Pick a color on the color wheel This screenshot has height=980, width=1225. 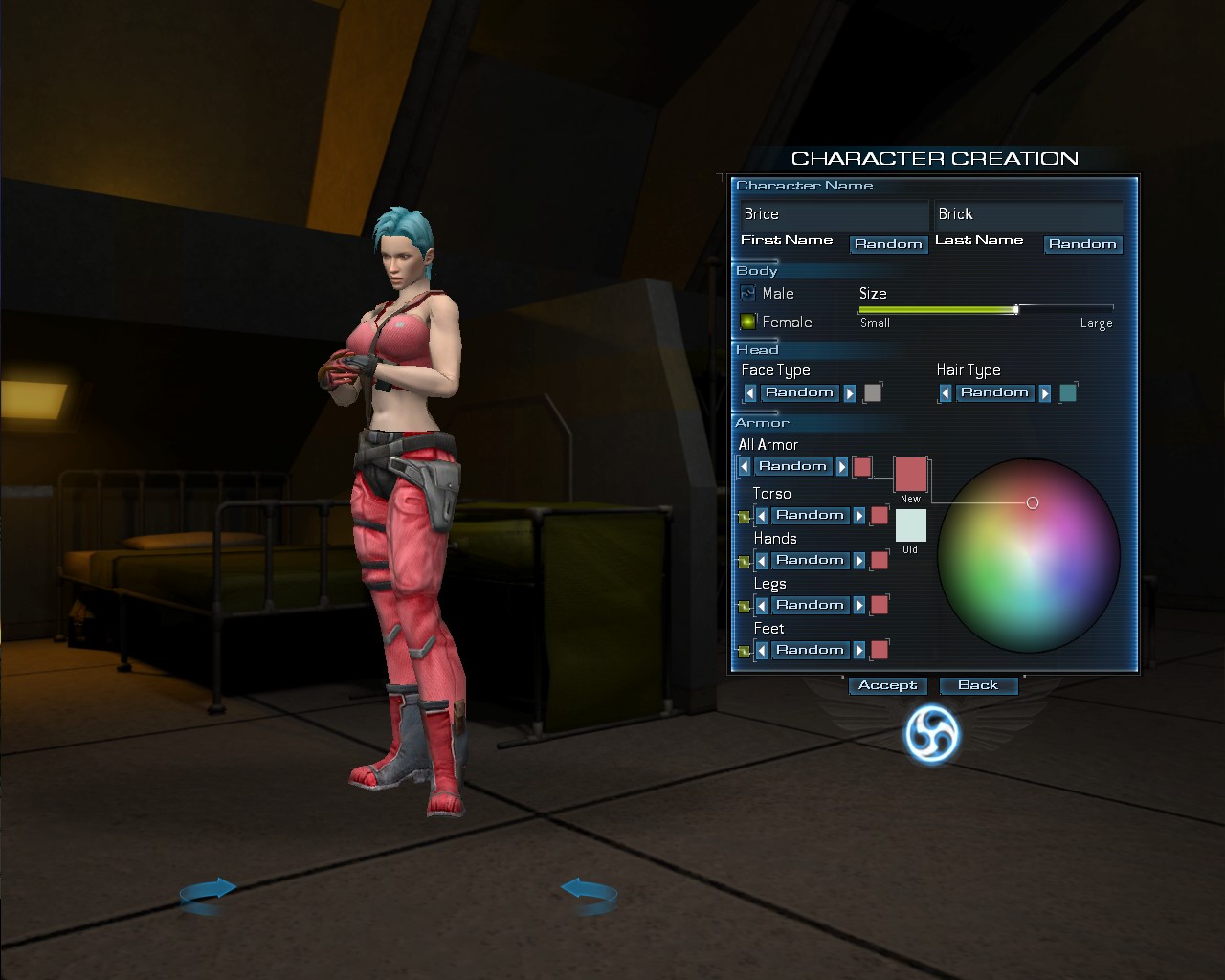[1029, 554]
